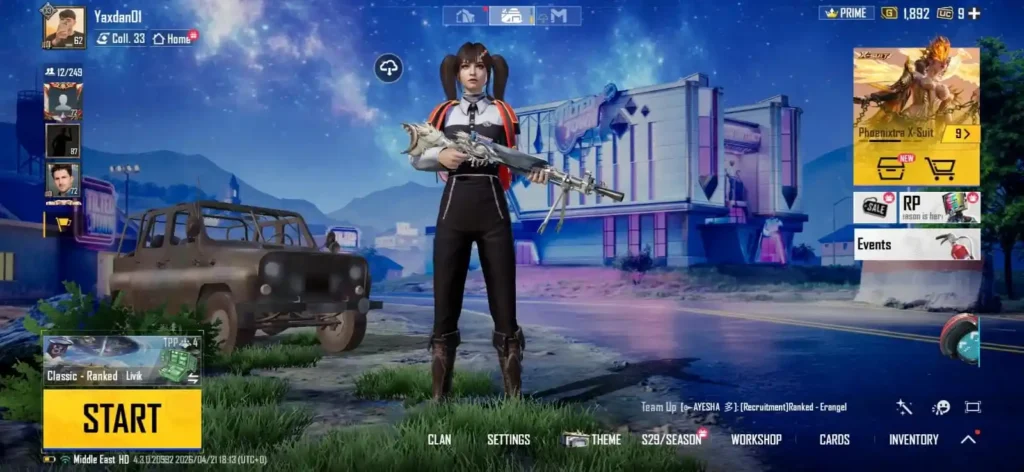Tap the yellow START button
Screen dimensions: 1024x472
click(x=122, y=418)
